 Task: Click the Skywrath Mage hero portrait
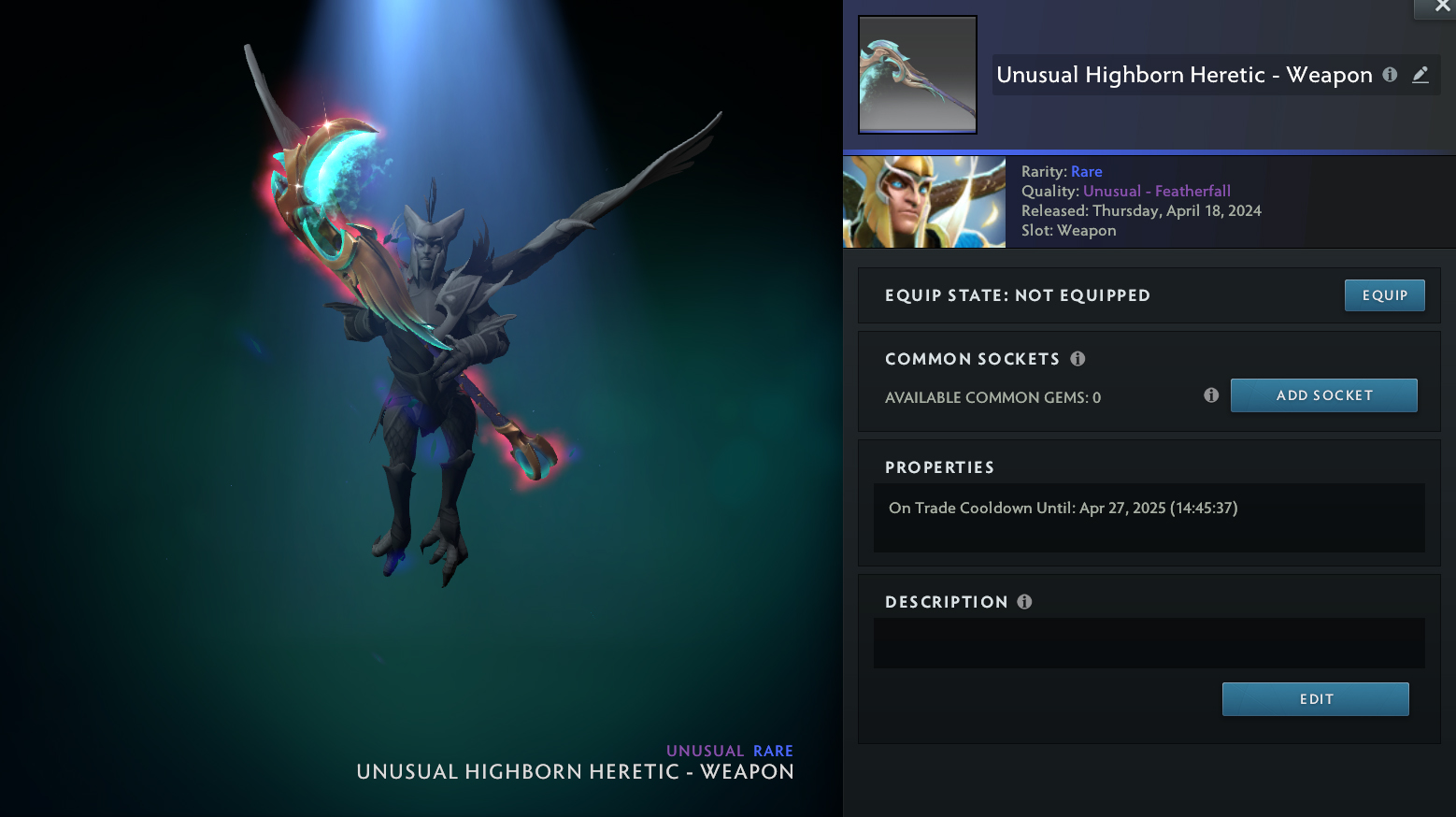(x=924, y=202)
